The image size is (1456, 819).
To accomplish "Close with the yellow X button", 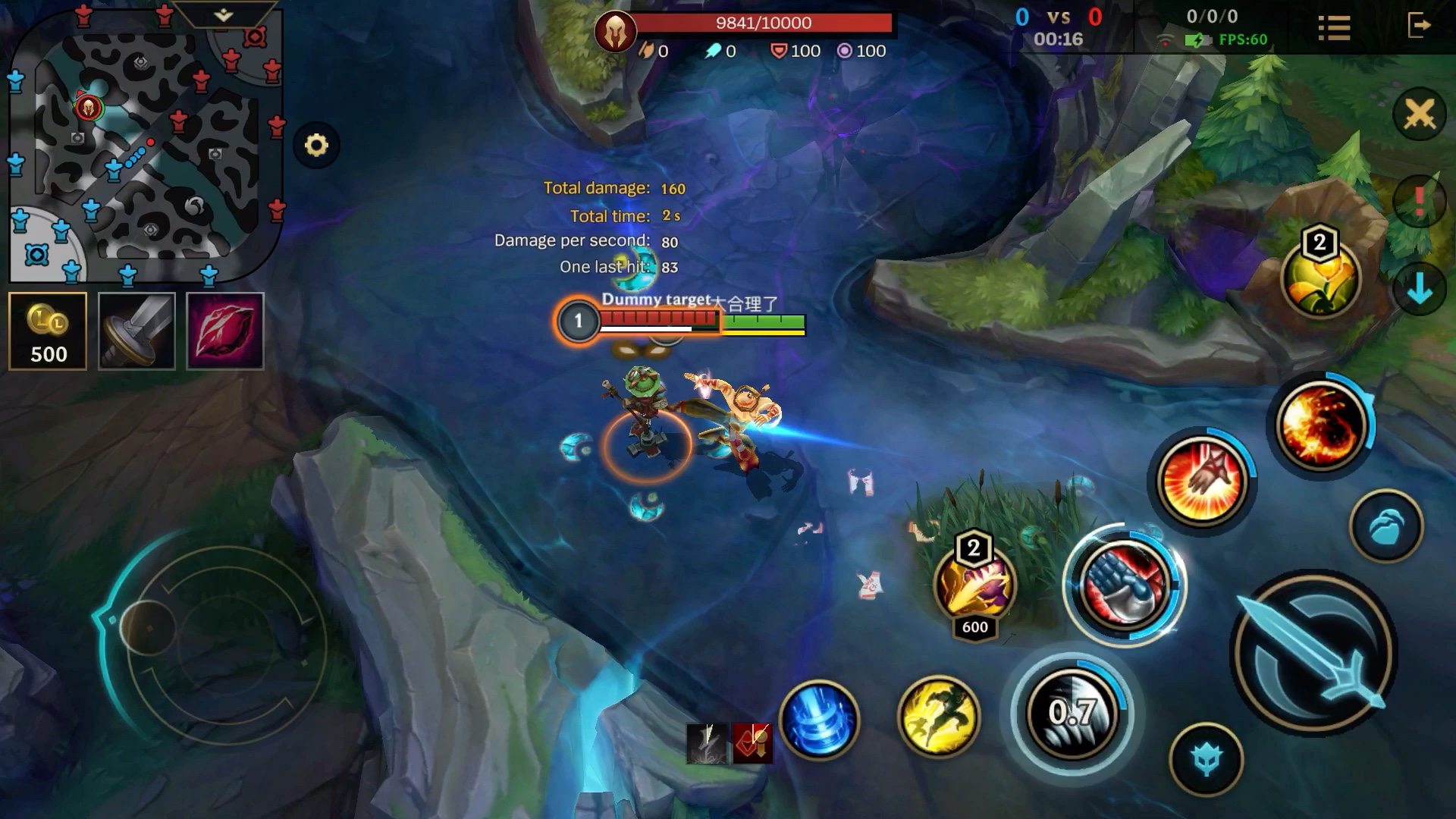I will click(x=1419, y=115).
